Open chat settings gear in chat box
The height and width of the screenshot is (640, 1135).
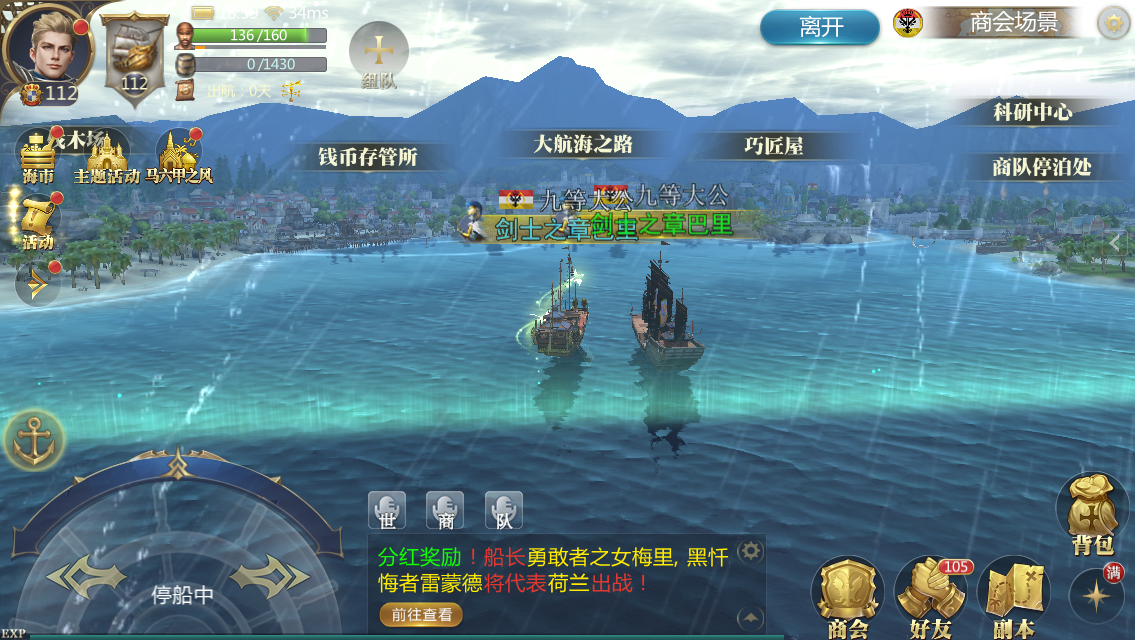pyautogui.click(x=750, y=550)
